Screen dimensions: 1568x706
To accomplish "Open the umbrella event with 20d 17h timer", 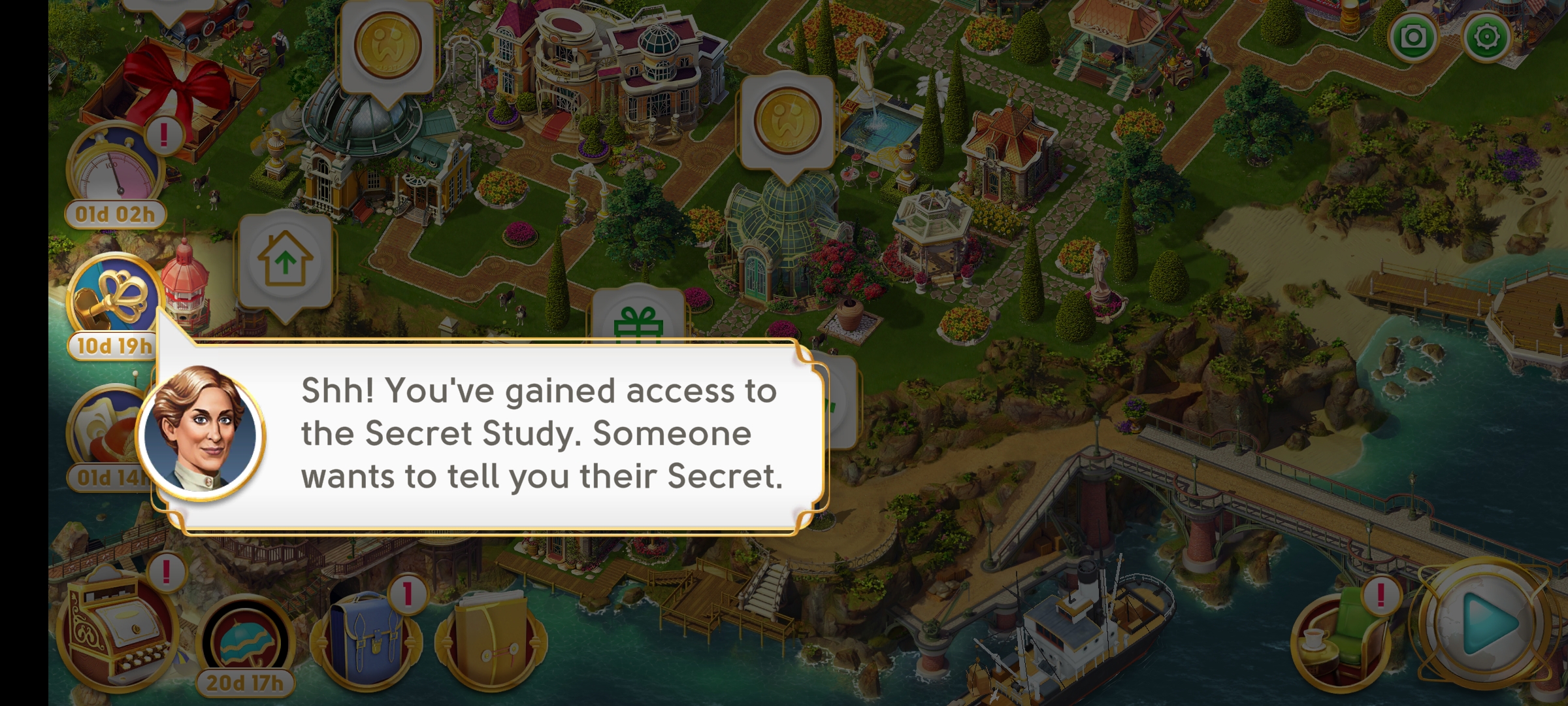I will 245,644.
